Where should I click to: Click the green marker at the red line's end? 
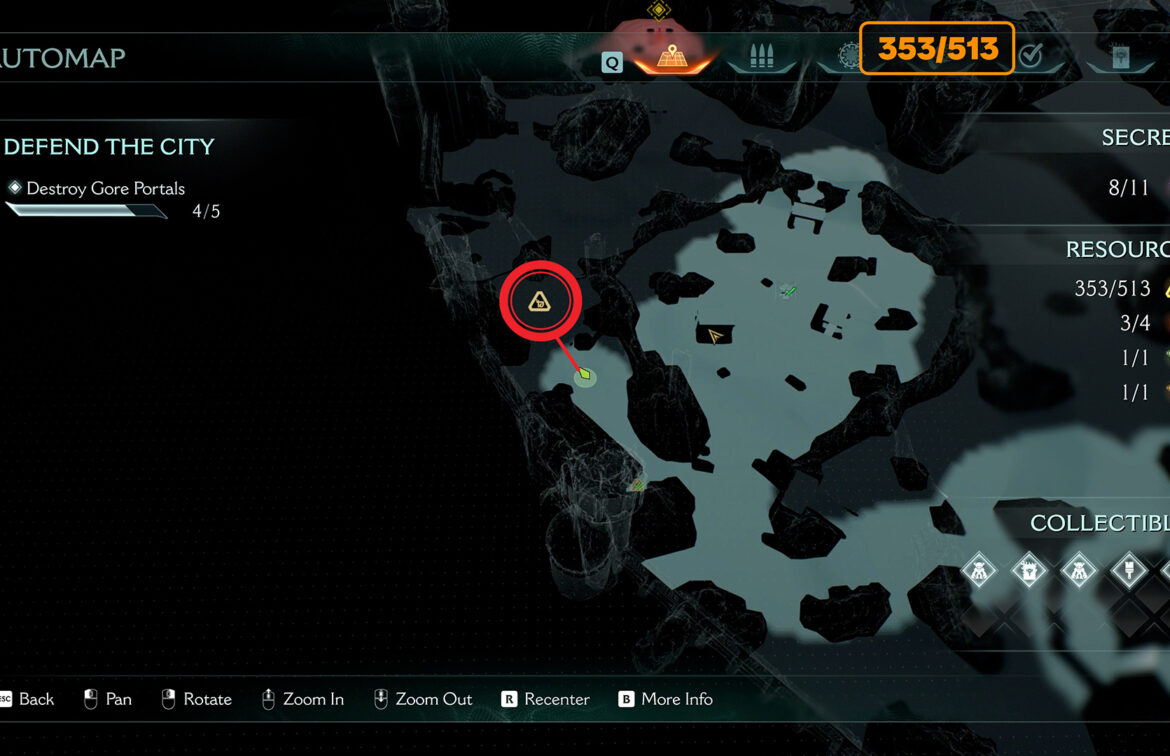(x=585, y=375)
